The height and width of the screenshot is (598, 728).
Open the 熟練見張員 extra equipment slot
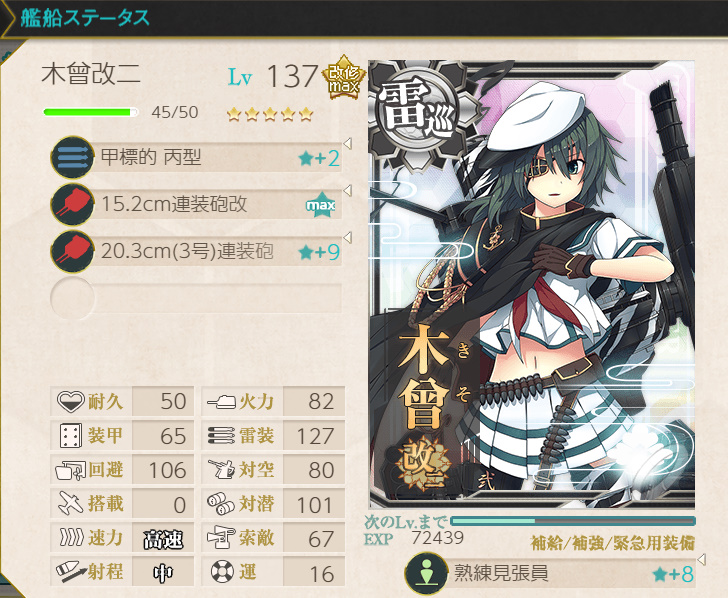(550, 574)
